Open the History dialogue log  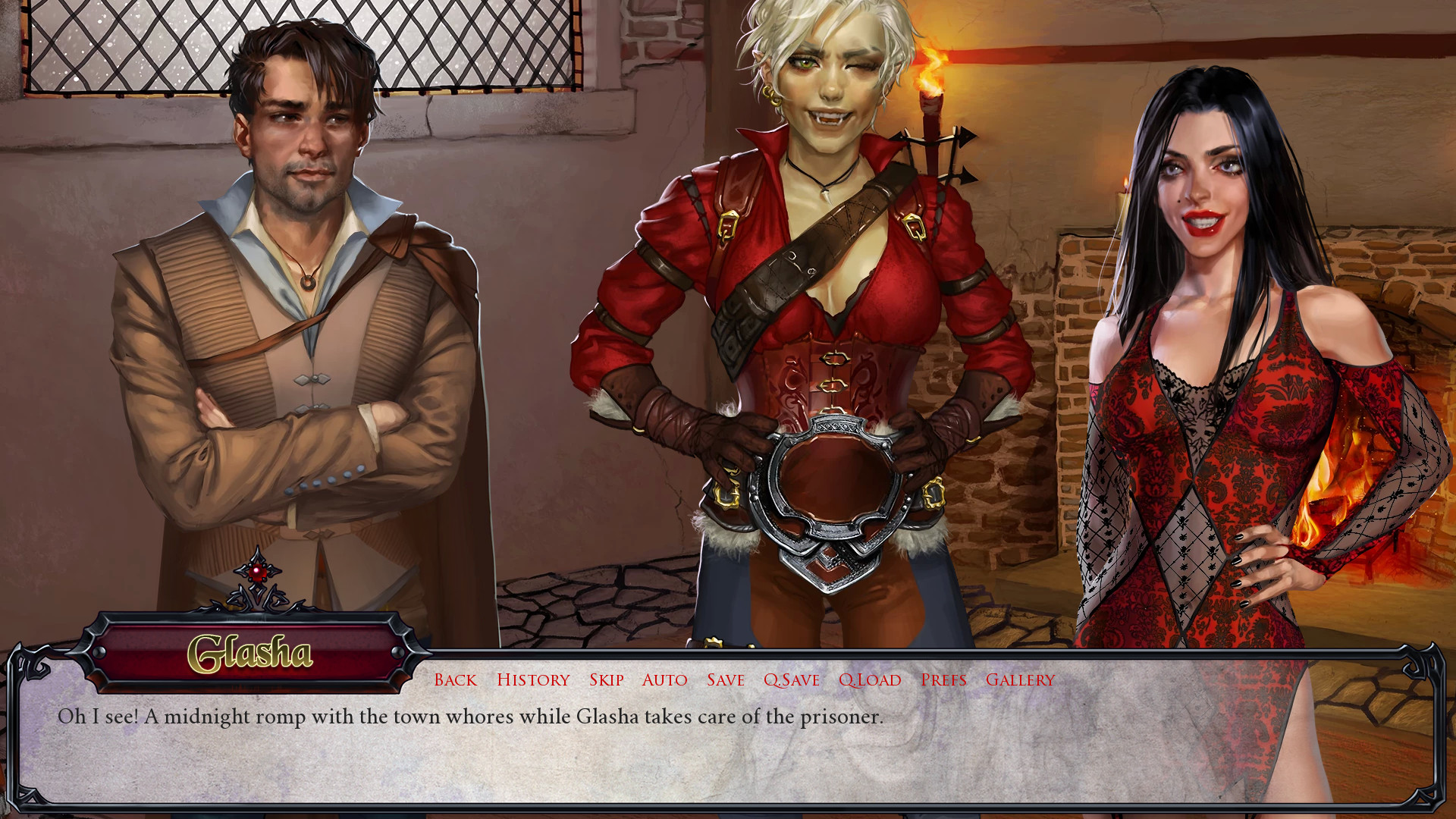tap(533, 680)
